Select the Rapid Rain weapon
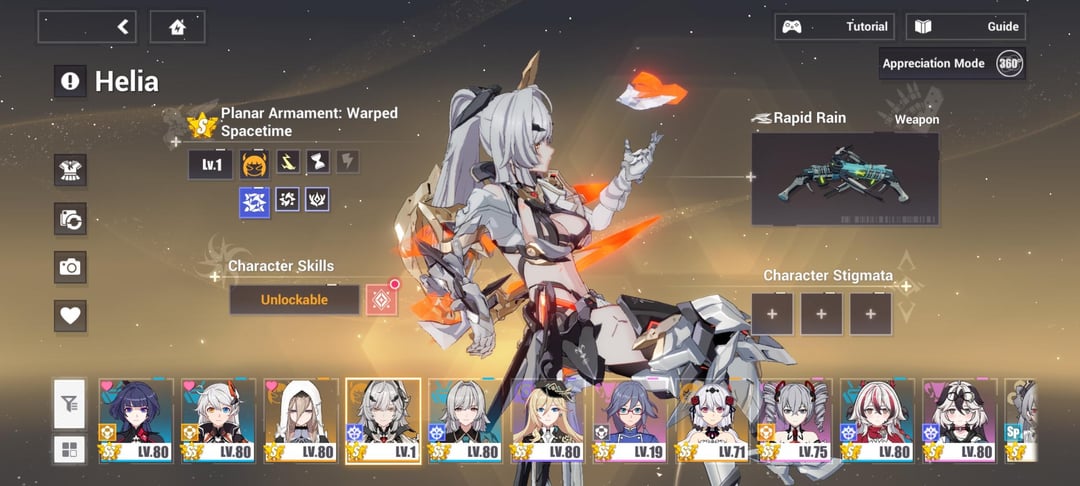Image resolution: width=1080 pixels, height=486 pixels. click(x=845, y=179)
